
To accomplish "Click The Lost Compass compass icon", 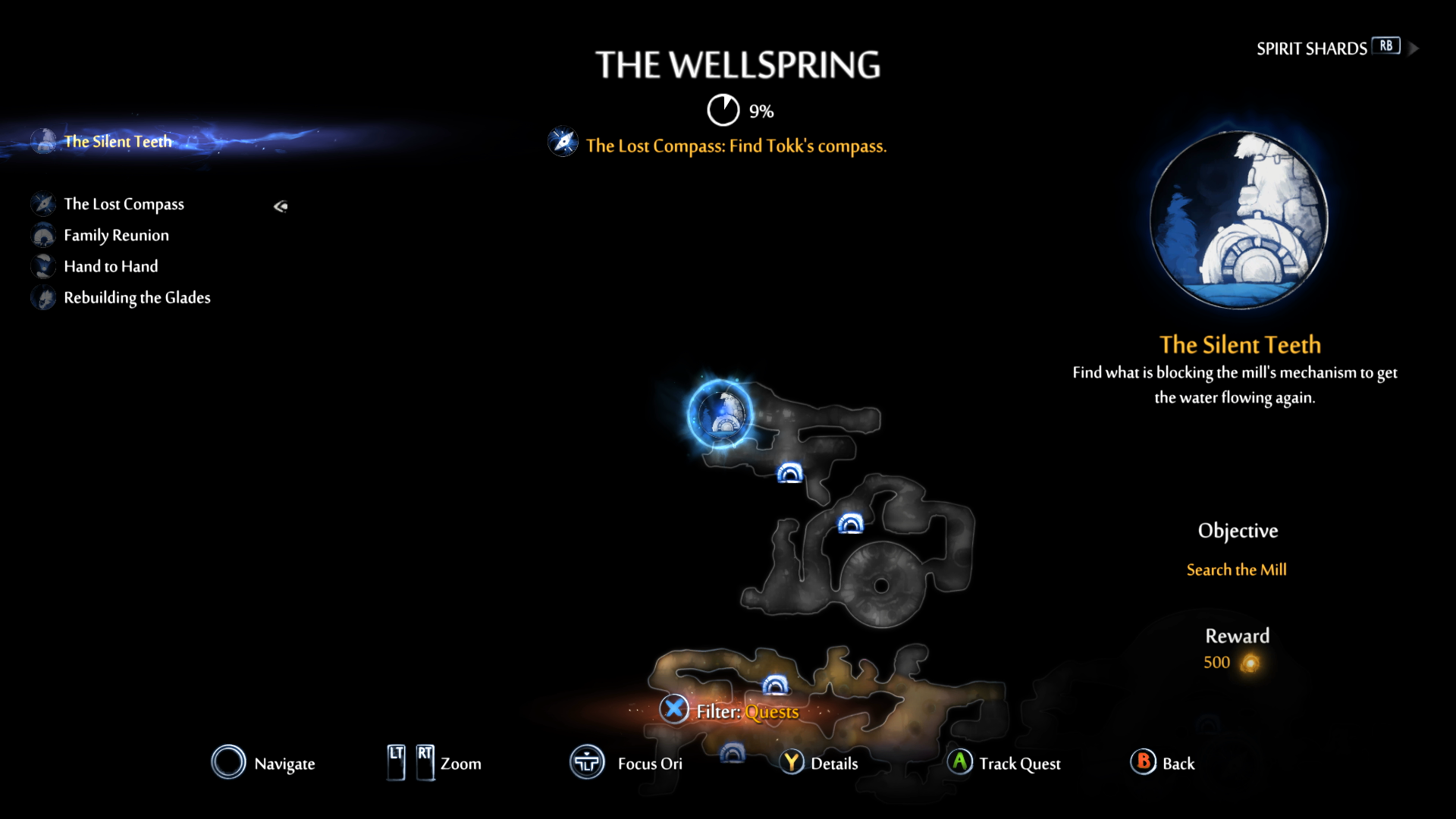I will [x=45, y=204].
